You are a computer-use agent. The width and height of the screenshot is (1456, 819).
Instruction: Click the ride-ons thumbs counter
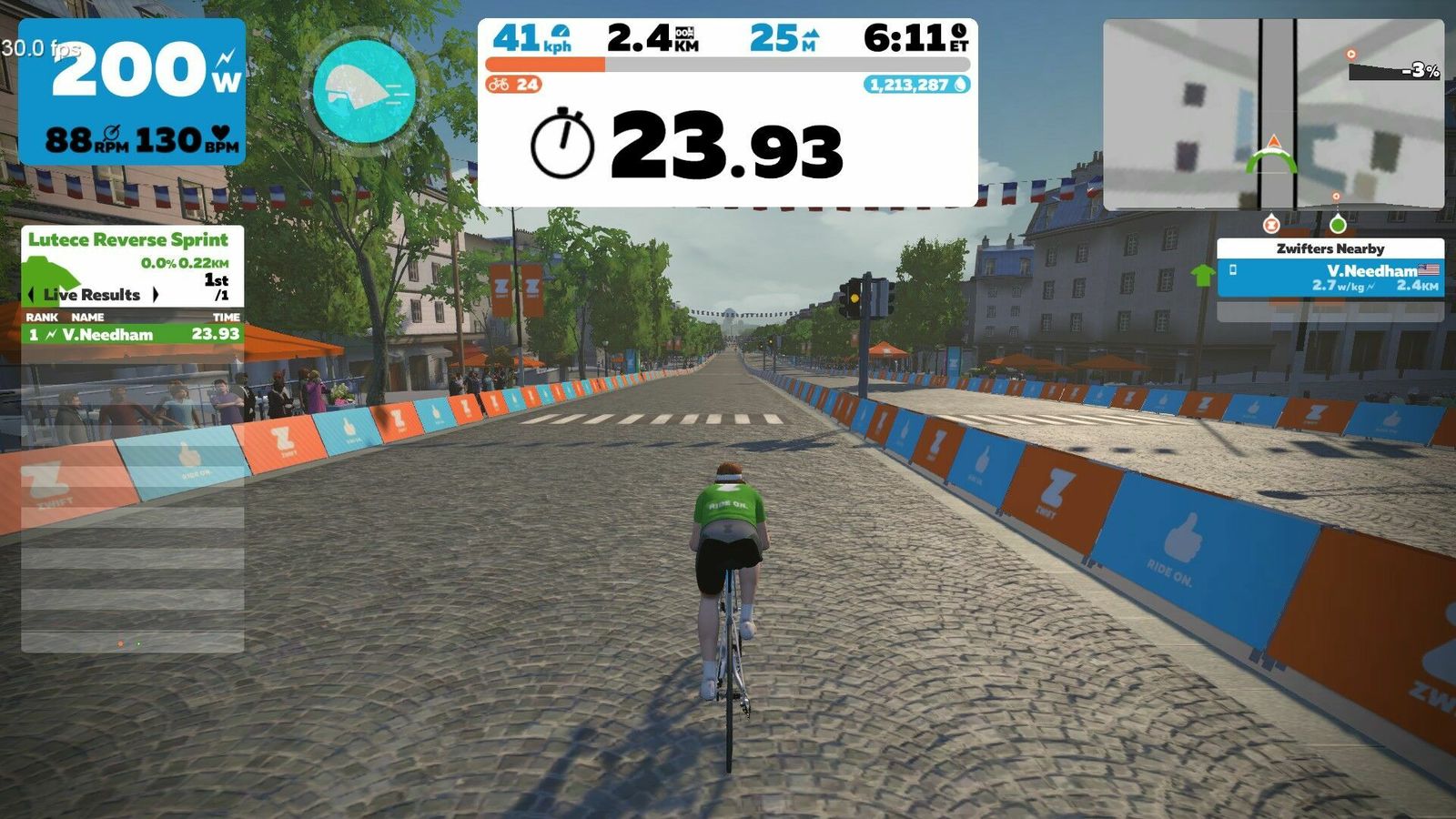[514, 85]
